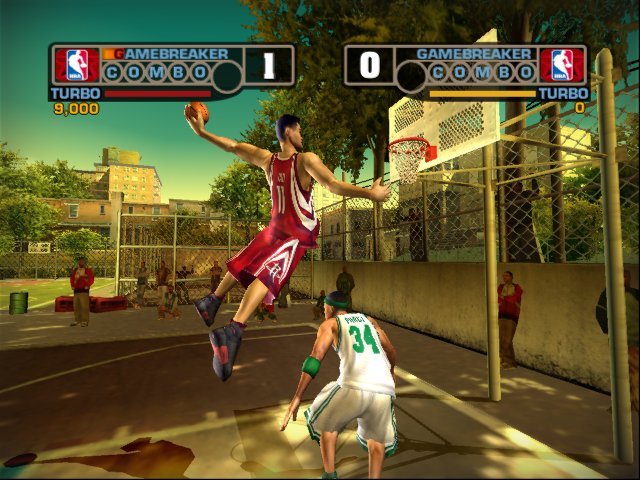Select the left Gamebreaker combo meter
This screenshot has width=640, height=480.
157,71
